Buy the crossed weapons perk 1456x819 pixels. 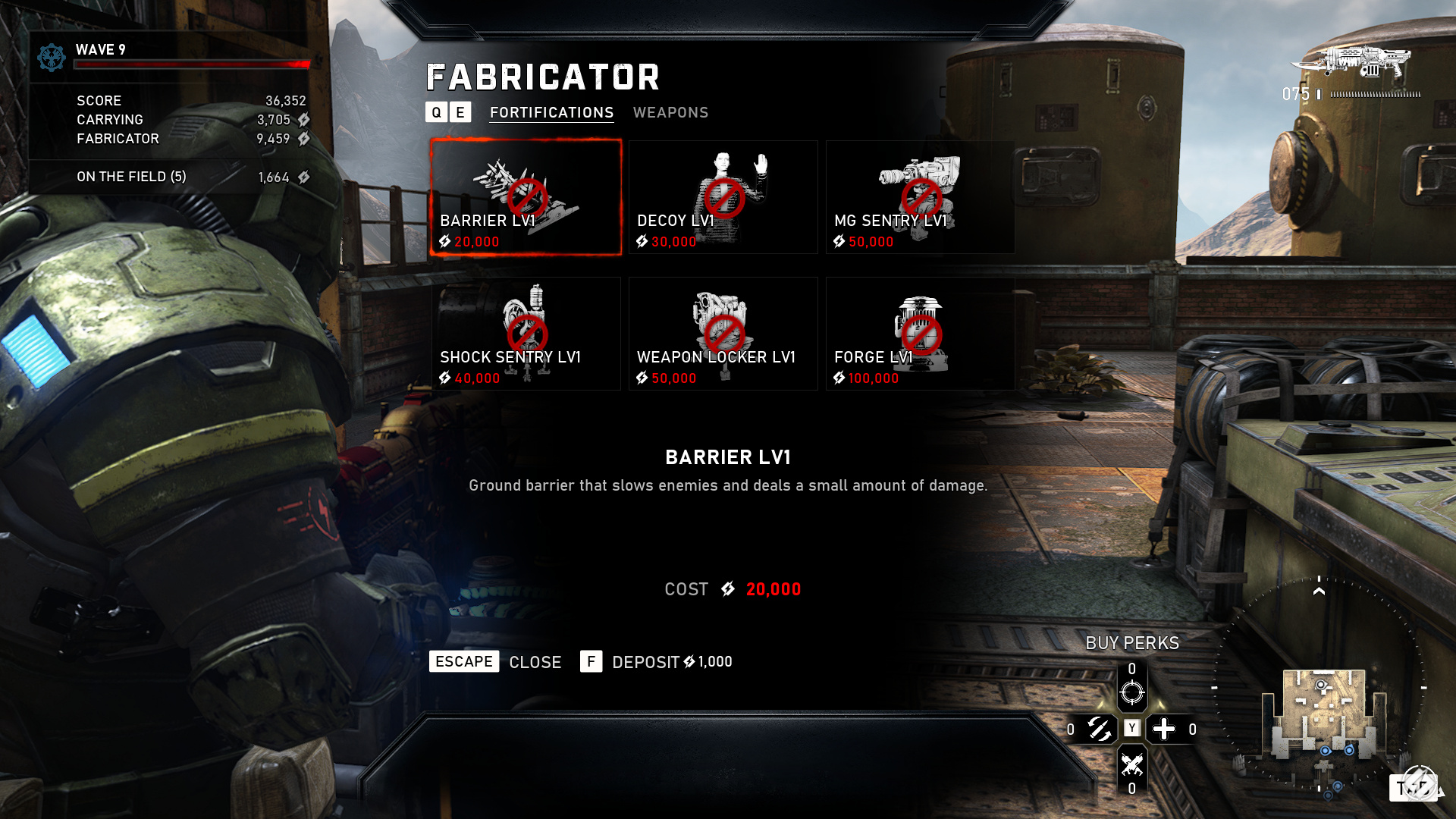[x=1131, y=764]
